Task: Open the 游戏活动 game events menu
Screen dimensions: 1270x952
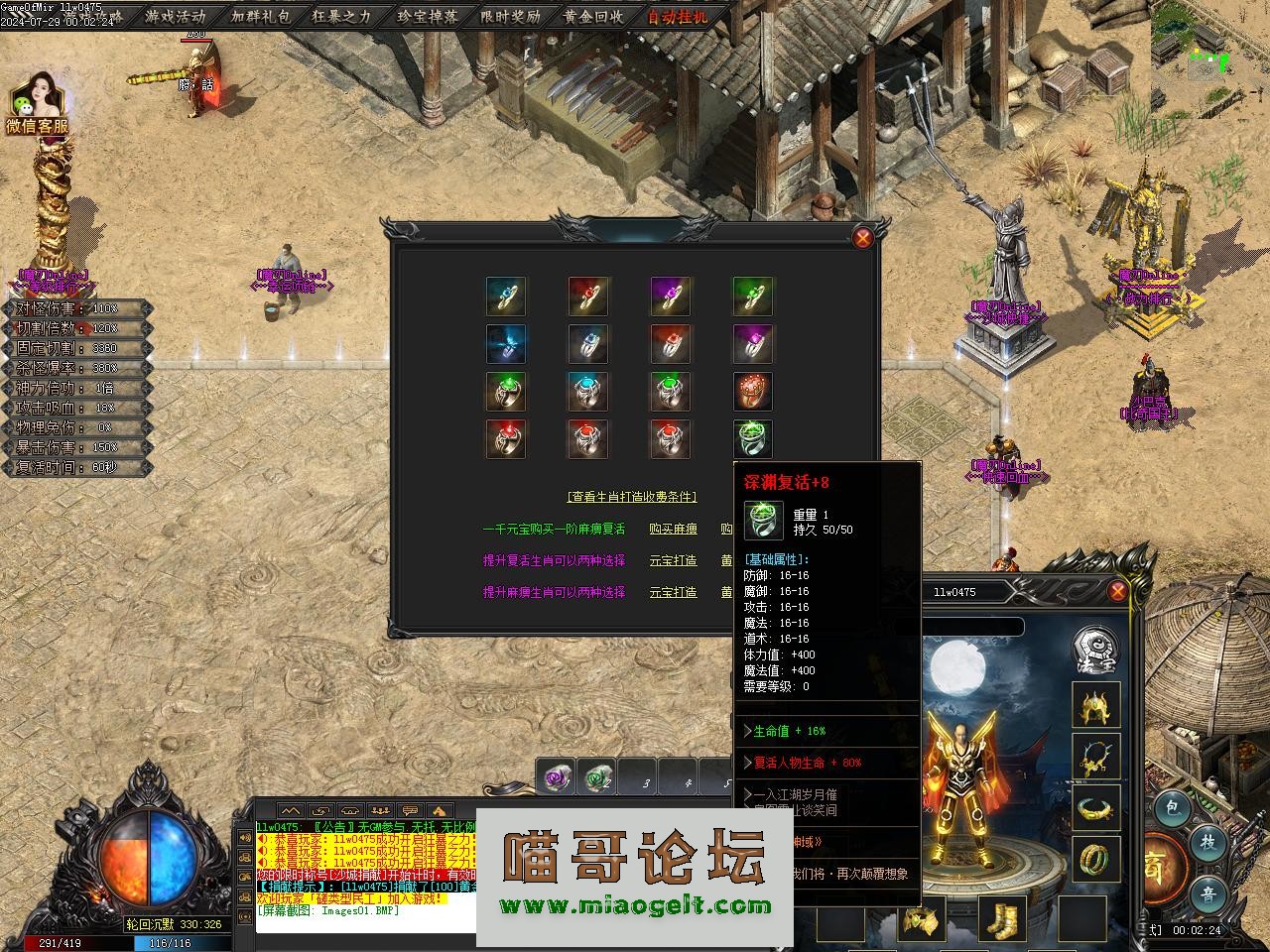Action: (x=175, y=16)
